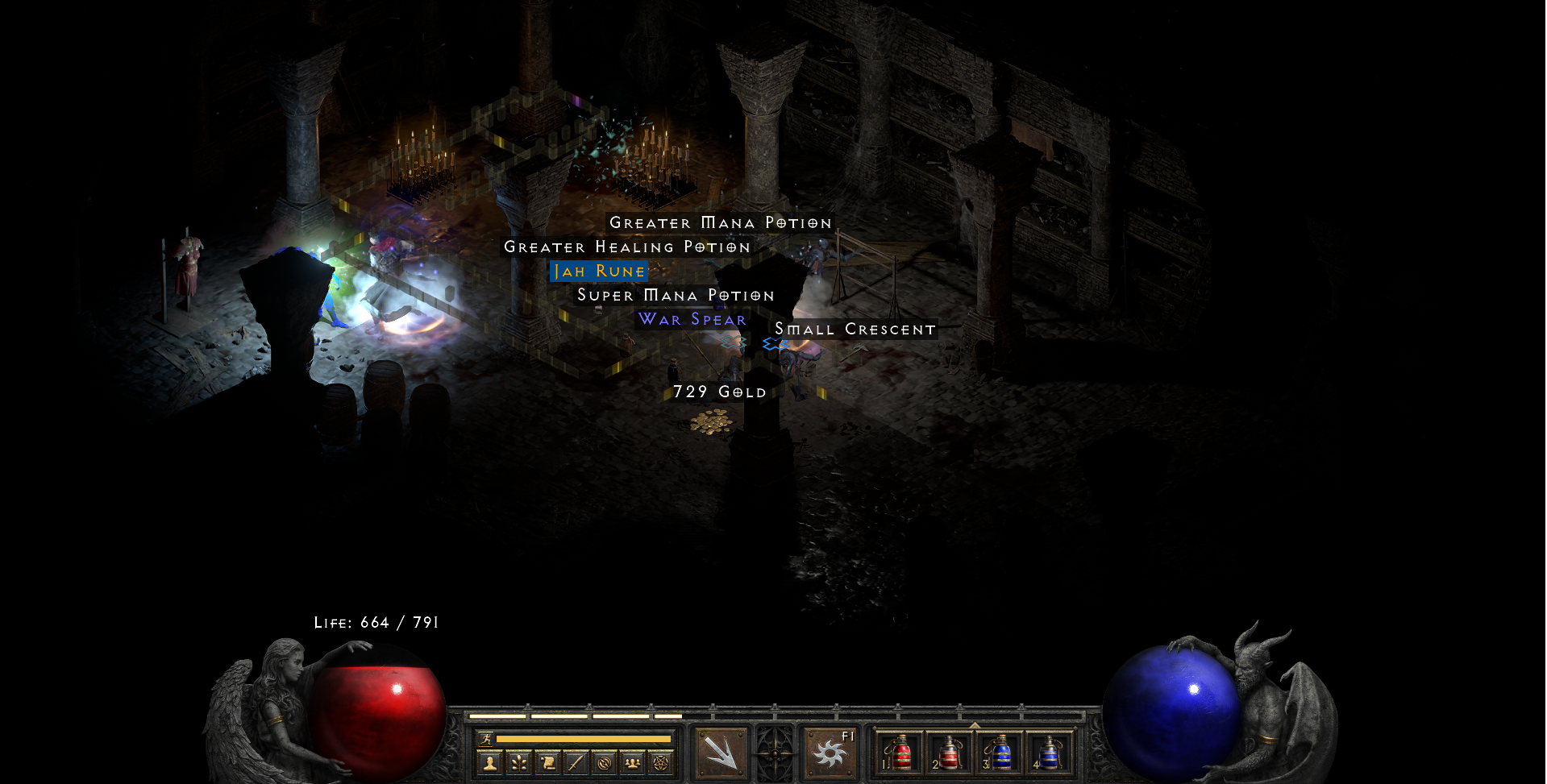This screenshot has width=1547, height=784.
Task: Grab the Small Crescent
Action: 855,329
